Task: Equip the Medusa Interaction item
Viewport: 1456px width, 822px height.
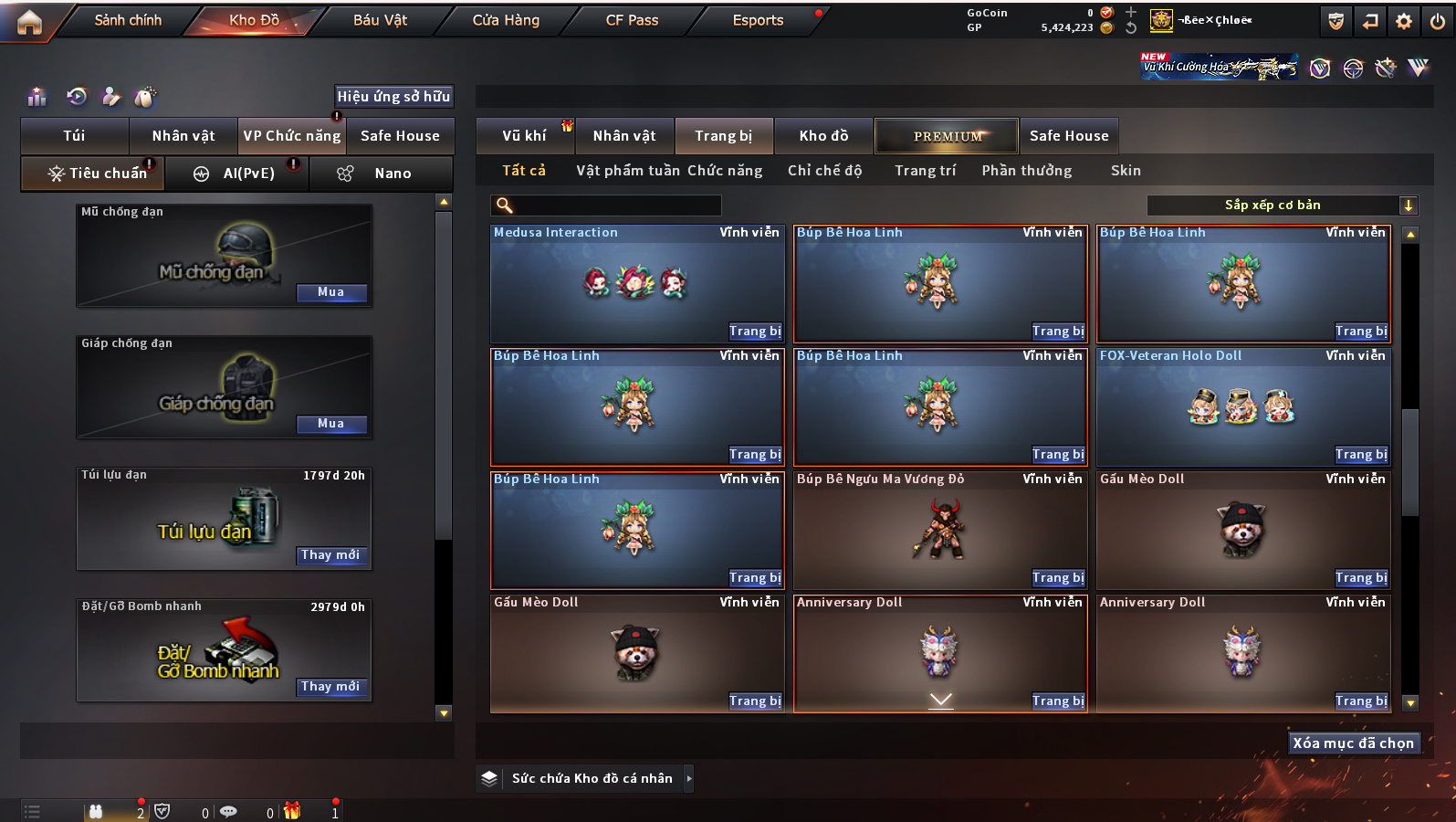Action: (x=755, y=332)
